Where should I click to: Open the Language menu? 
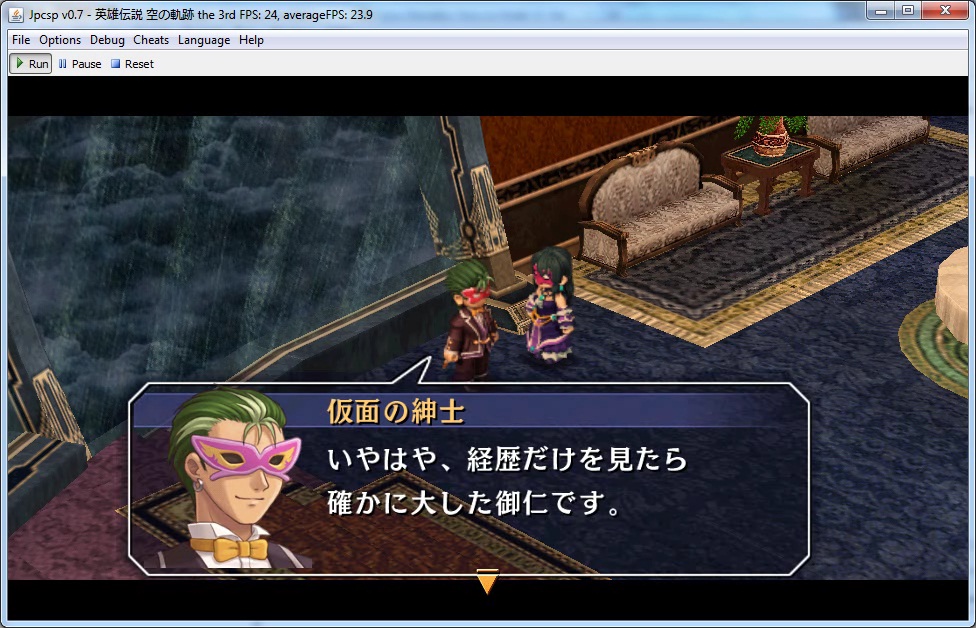point(204,40)
